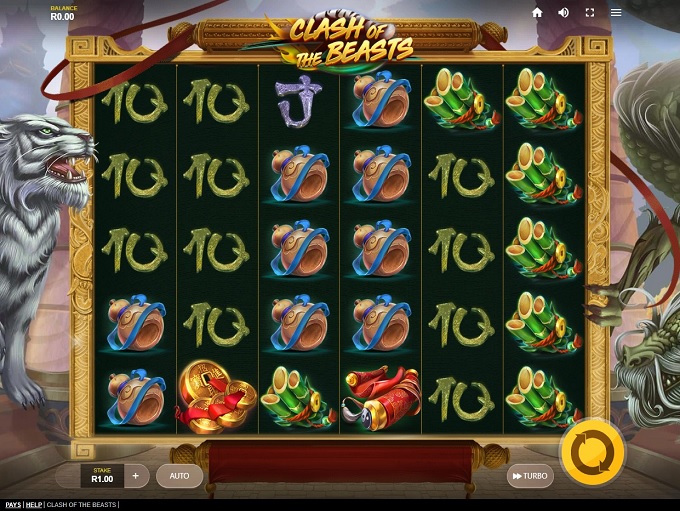The height and width of the screenshot is (511, 680).
Task: Open the Pays table link
Action: (x=12, y=505)
